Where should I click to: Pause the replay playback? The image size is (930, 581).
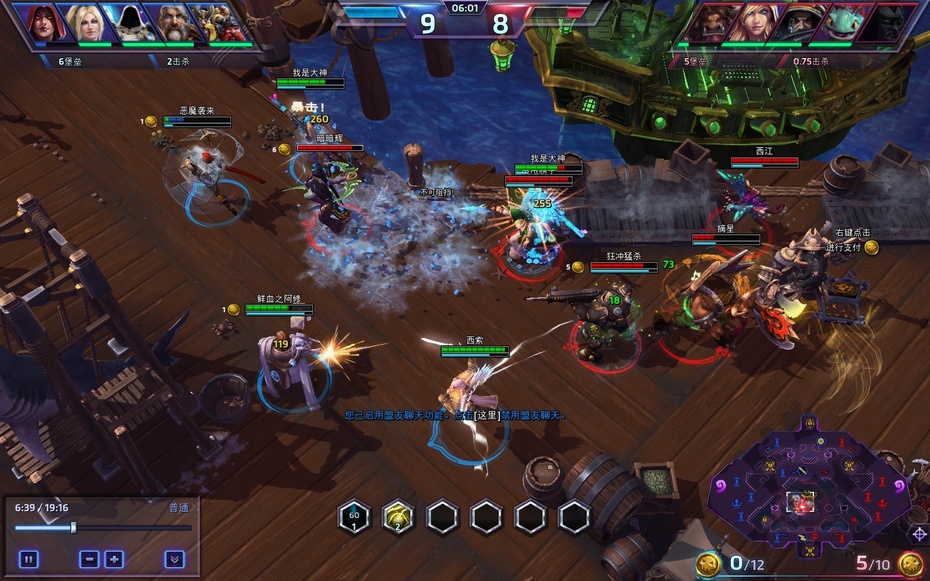pos(28,559)
